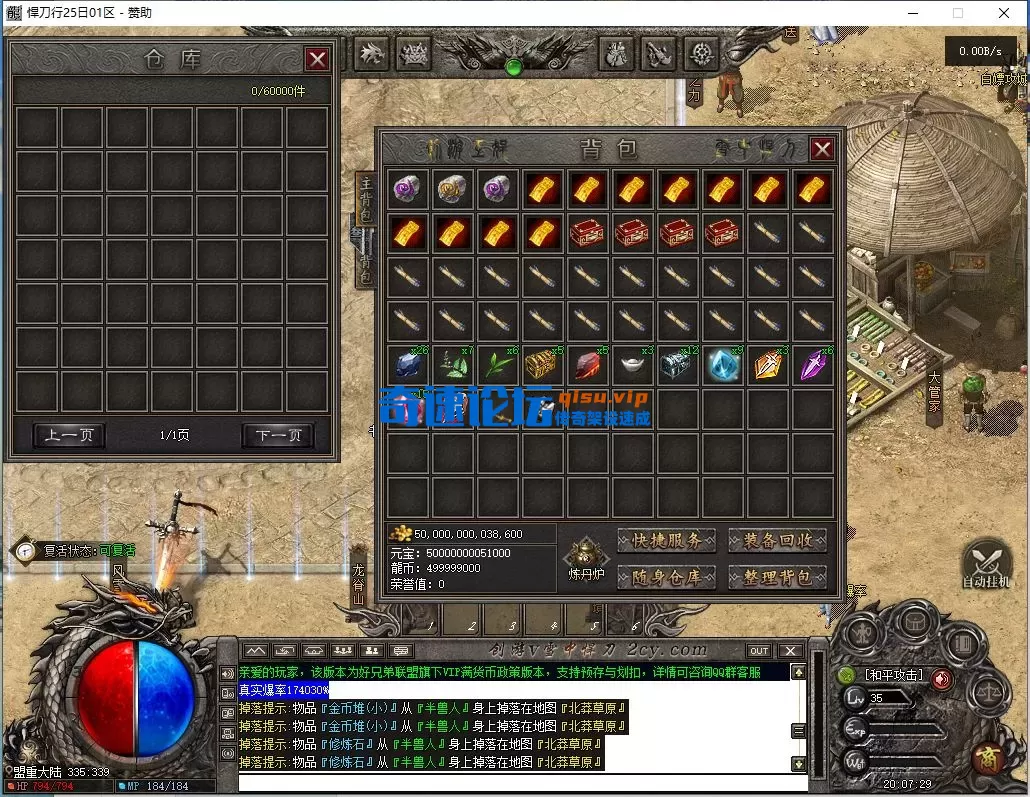Maximize the game window
This screenshot has width=1030, height=797.
tap(958, 13)
